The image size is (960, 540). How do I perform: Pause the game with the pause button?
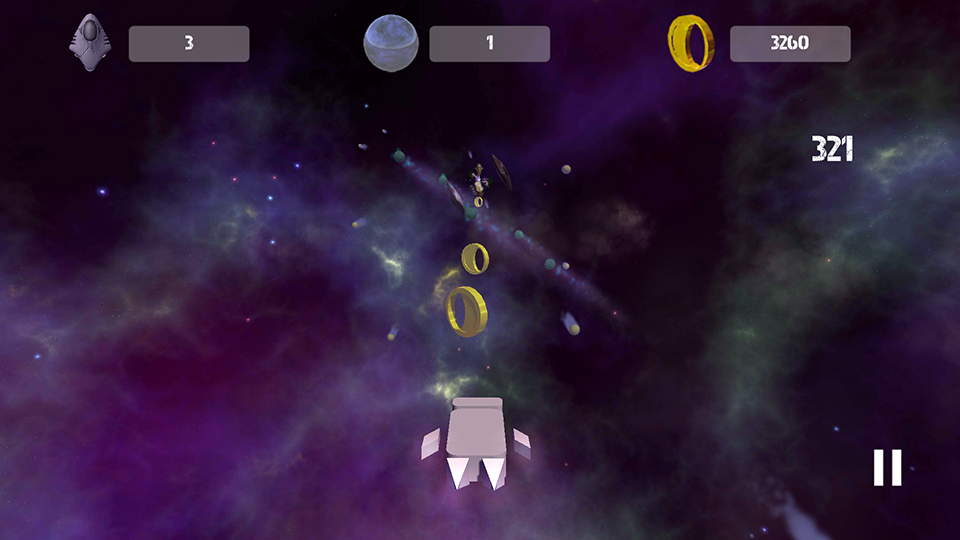[x=887, y=467]
